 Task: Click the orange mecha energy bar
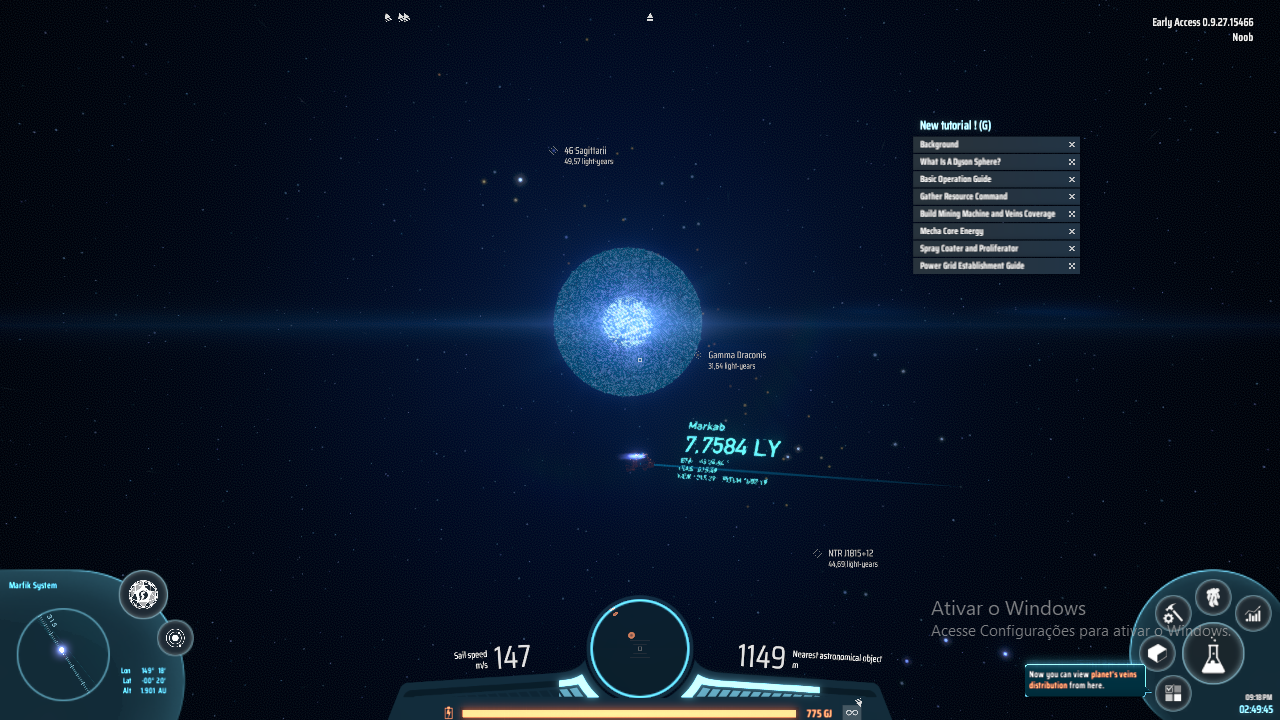coord(630,712)
